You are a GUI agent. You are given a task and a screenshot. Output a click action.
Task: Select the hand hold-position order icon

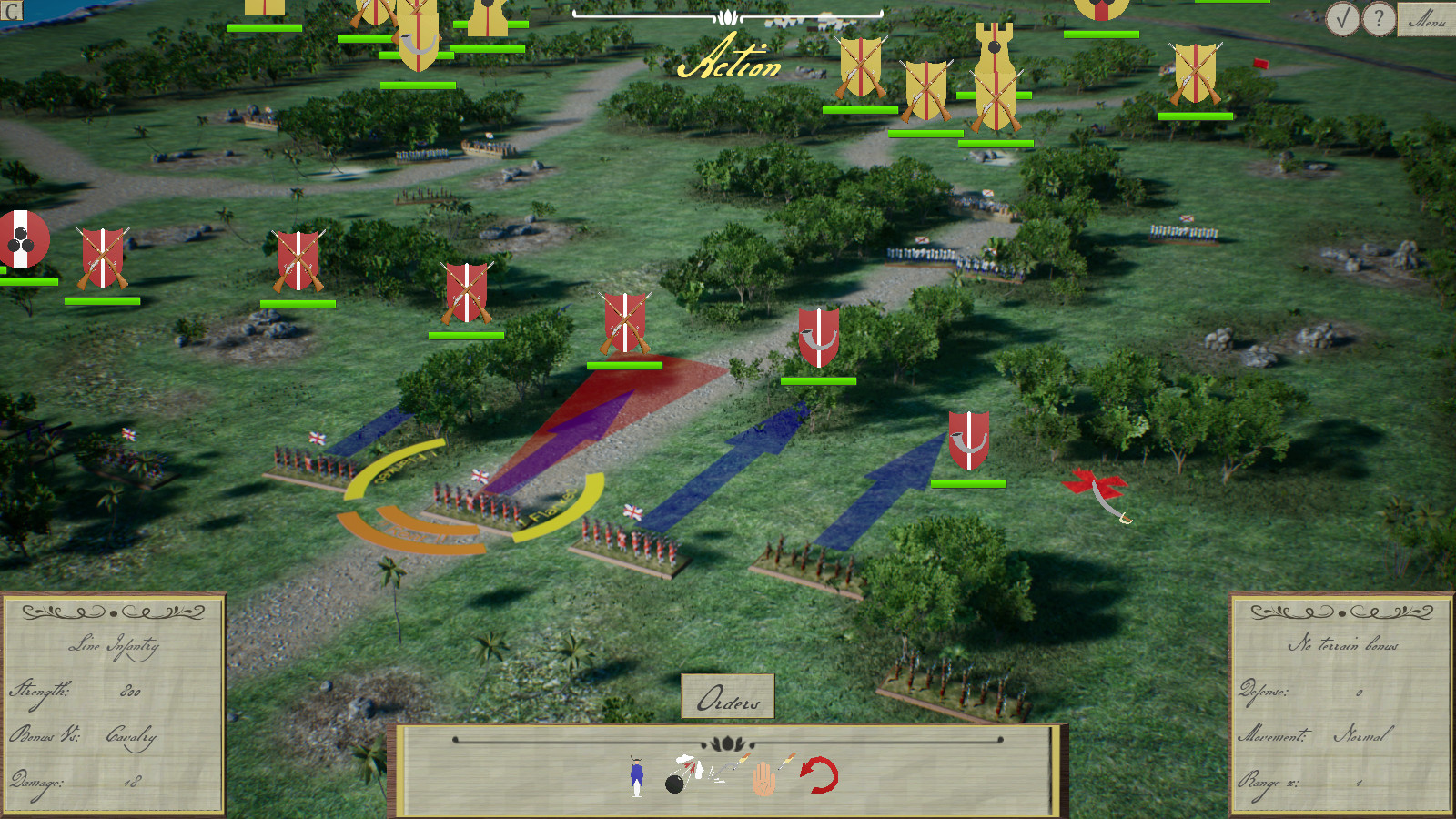764,778
